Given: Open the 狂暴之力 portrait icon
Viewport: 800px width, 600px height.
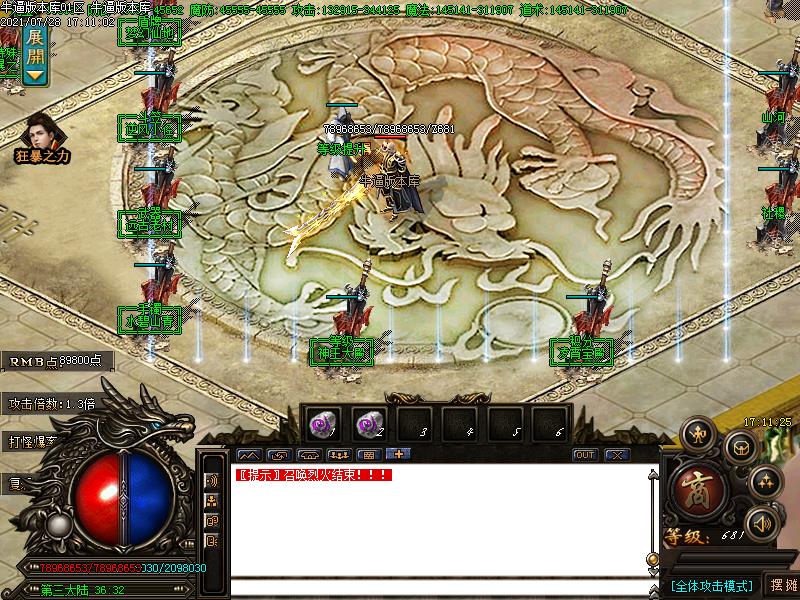Looking at the screenshot, I should tap(41, 133).
